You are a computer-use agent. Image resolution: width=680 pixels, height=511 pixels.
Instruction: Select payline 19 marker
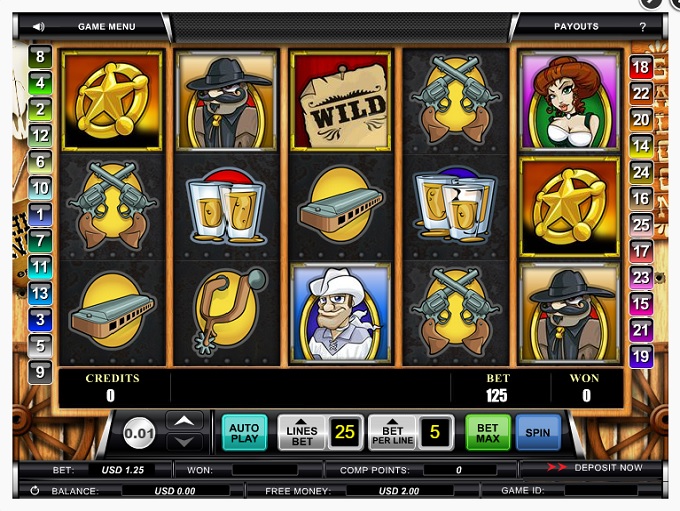(641, 355)
